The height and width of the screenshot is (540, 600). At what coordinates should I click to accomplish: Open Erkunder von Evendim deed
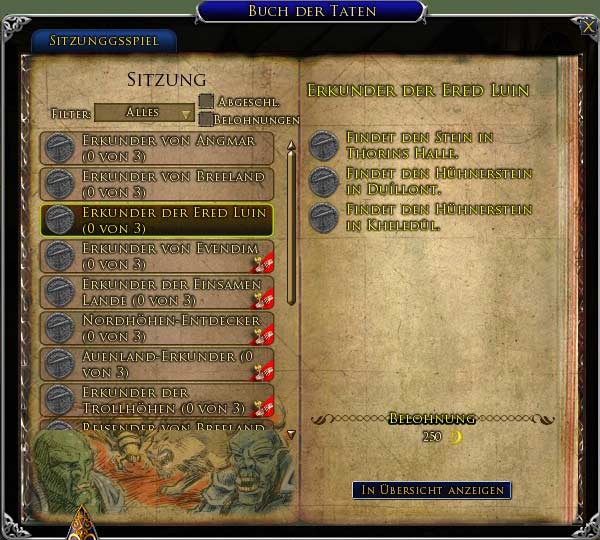(x=157, y=256)
